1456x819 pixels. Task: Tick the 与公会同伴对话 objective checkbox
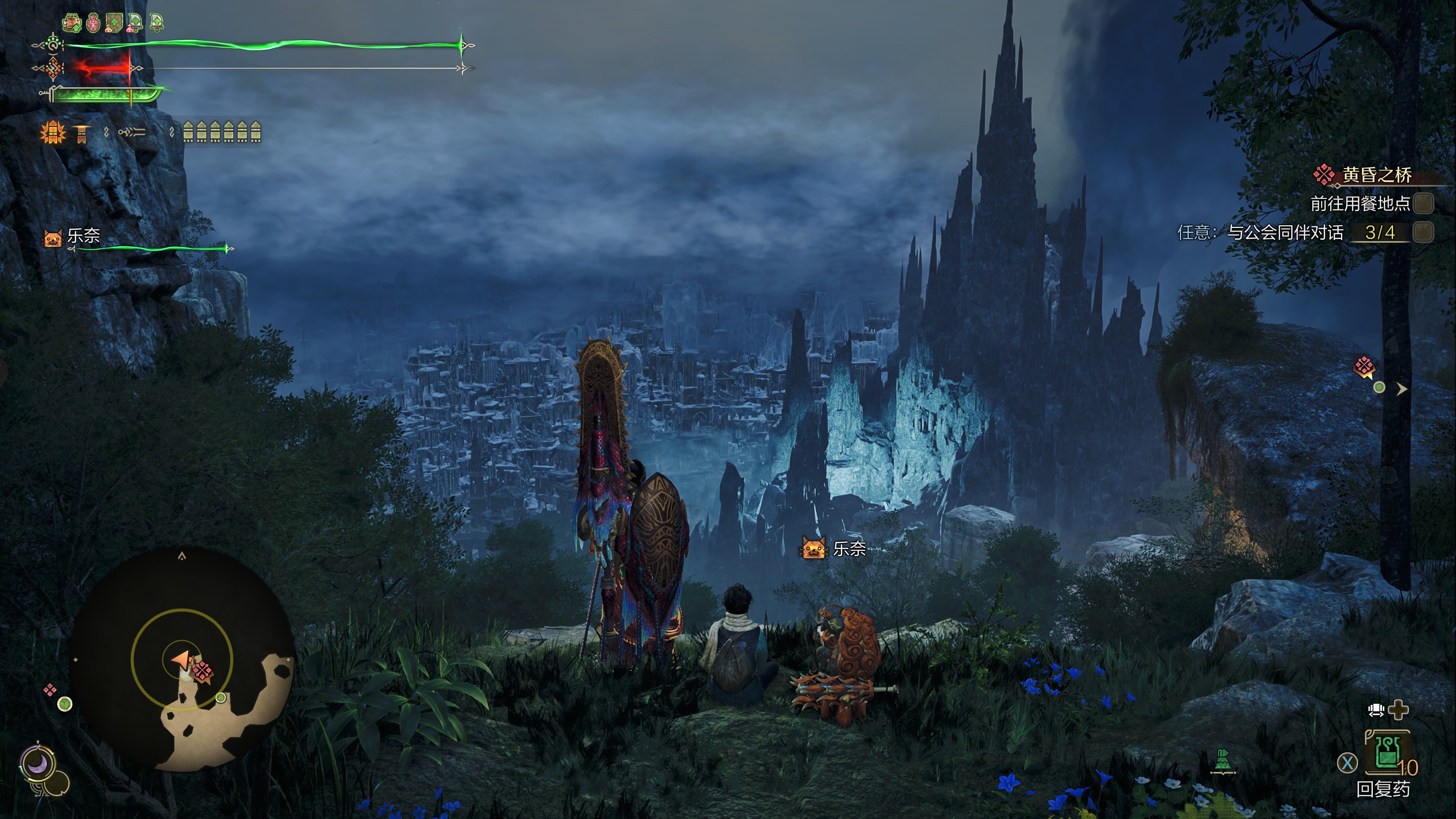coord(1423,232)
